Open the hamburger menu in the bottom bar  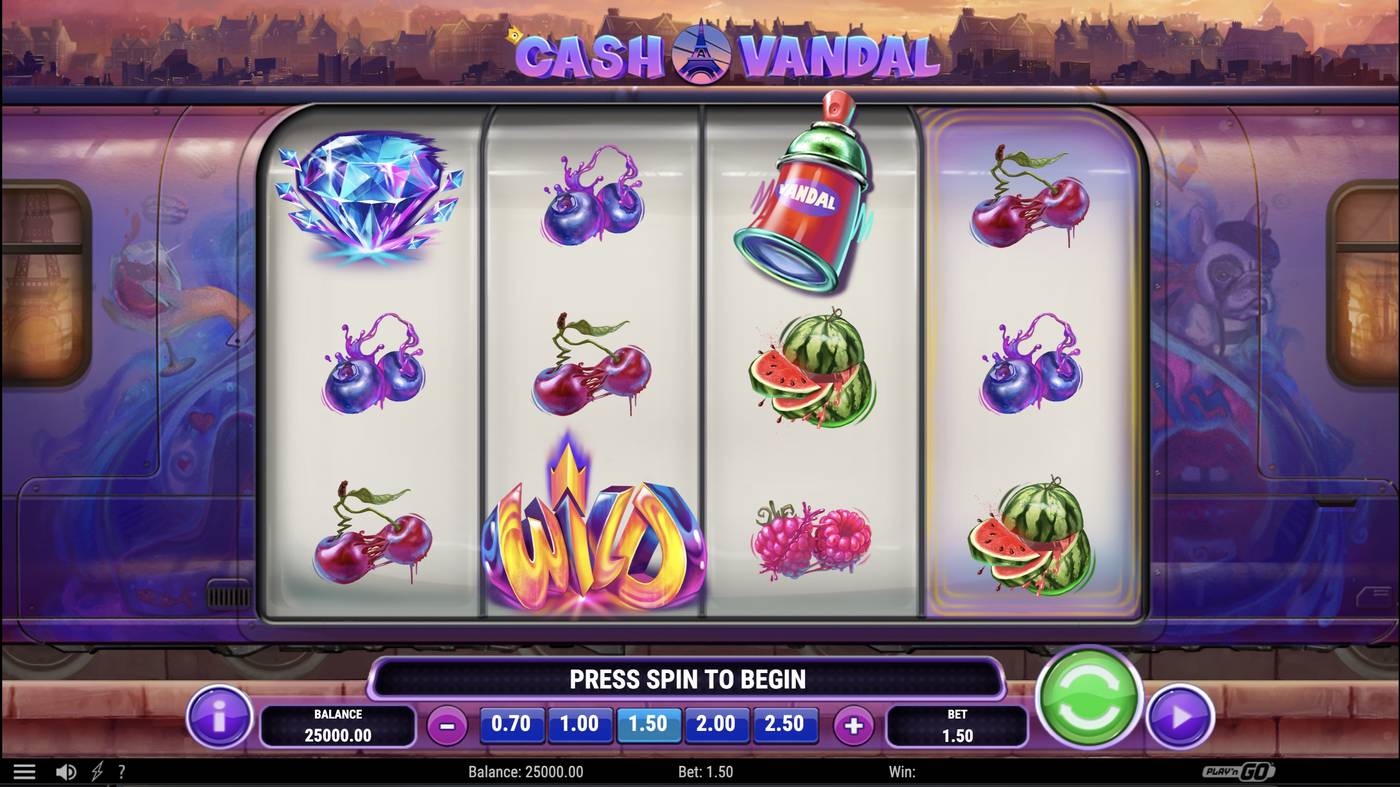[24, 770]
